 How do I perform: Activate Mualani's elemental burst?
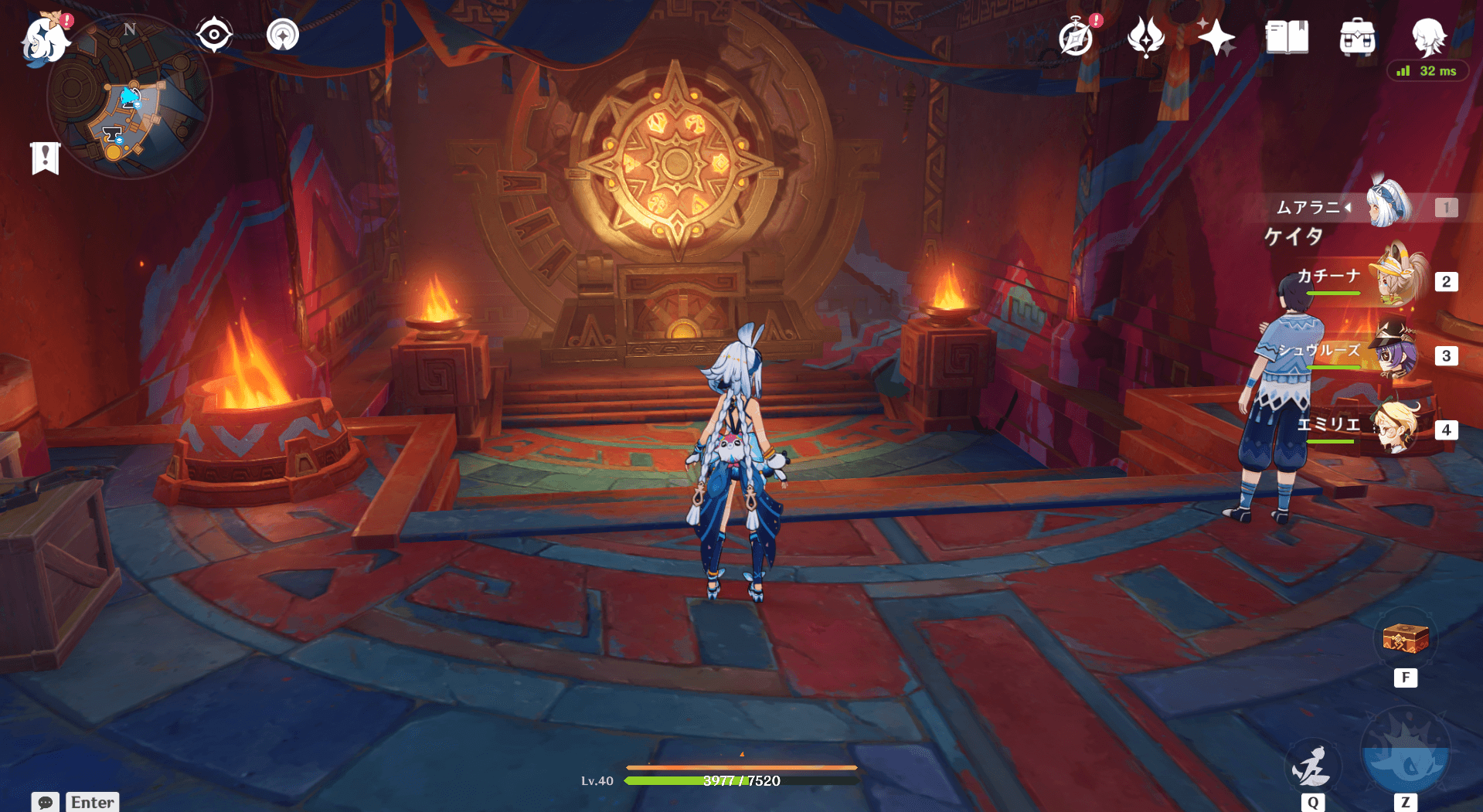(x=1405, y=753)
